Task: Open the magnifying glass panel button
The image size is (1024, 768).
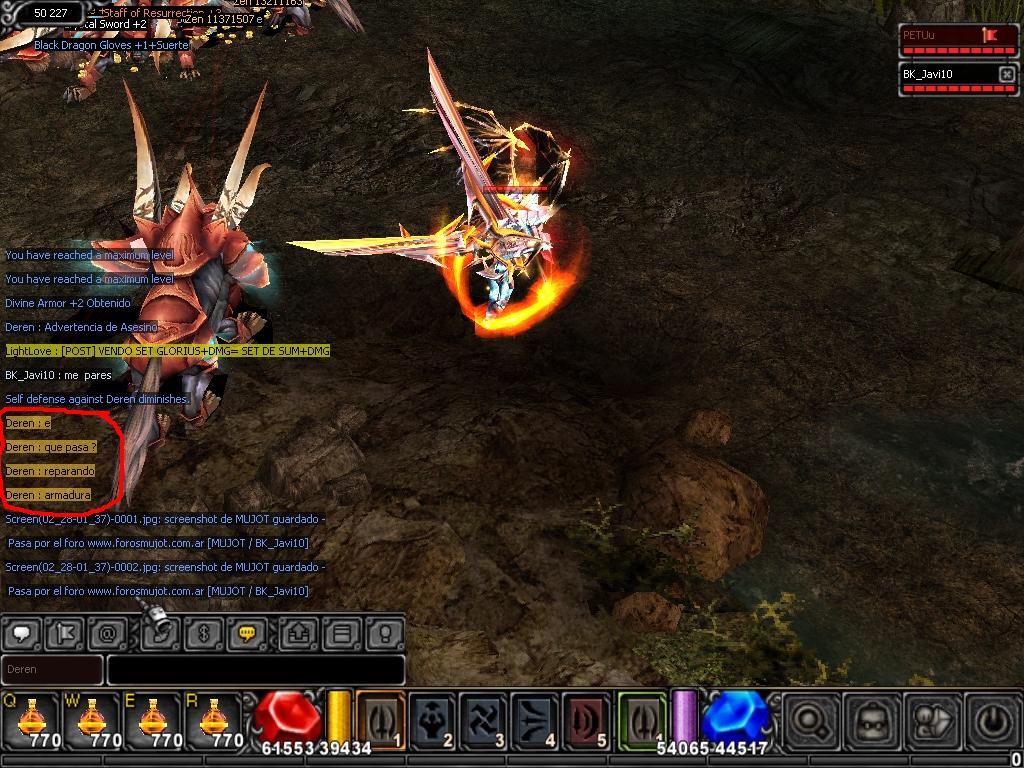Action: point(809,720)
